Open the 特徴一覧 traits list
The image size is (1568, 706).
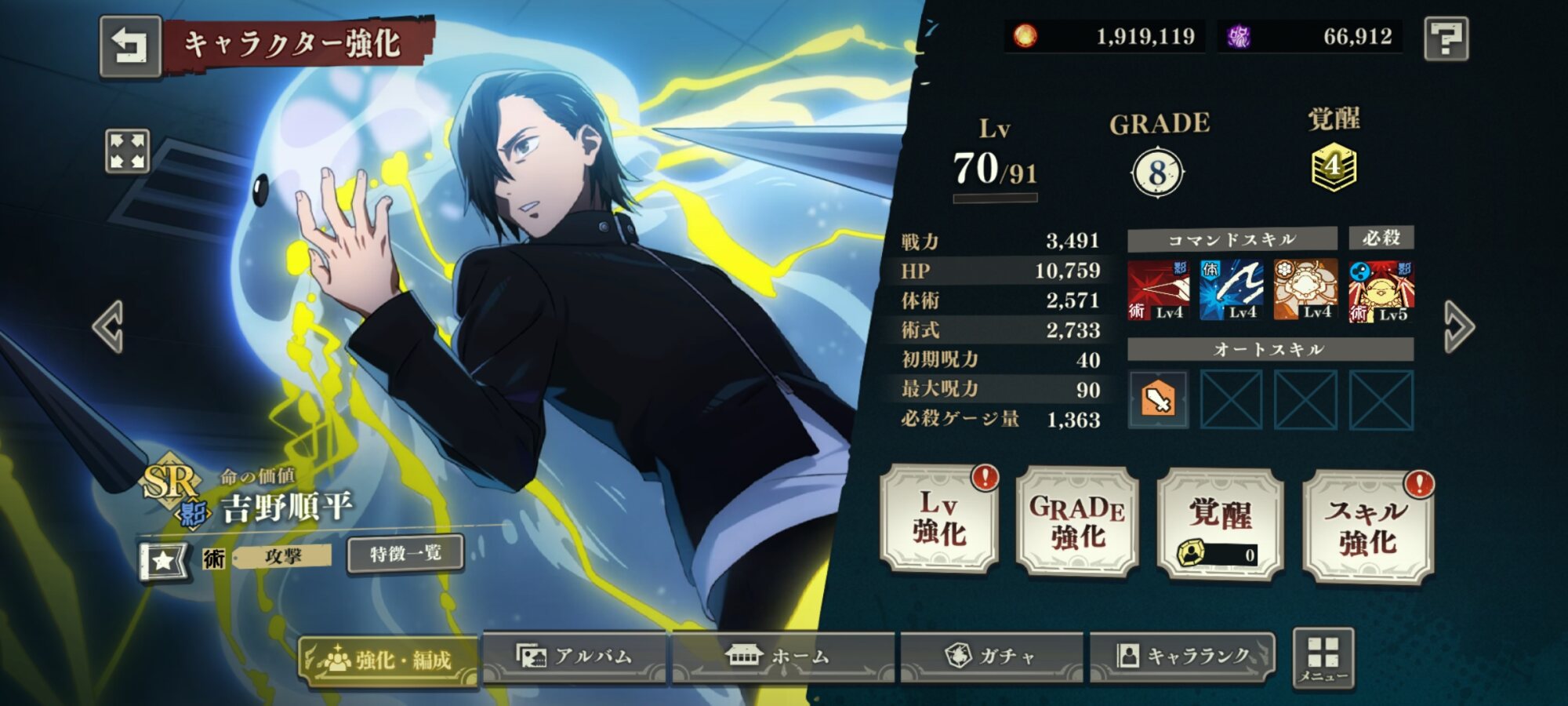pyautogui.click(x=405, y=554)
